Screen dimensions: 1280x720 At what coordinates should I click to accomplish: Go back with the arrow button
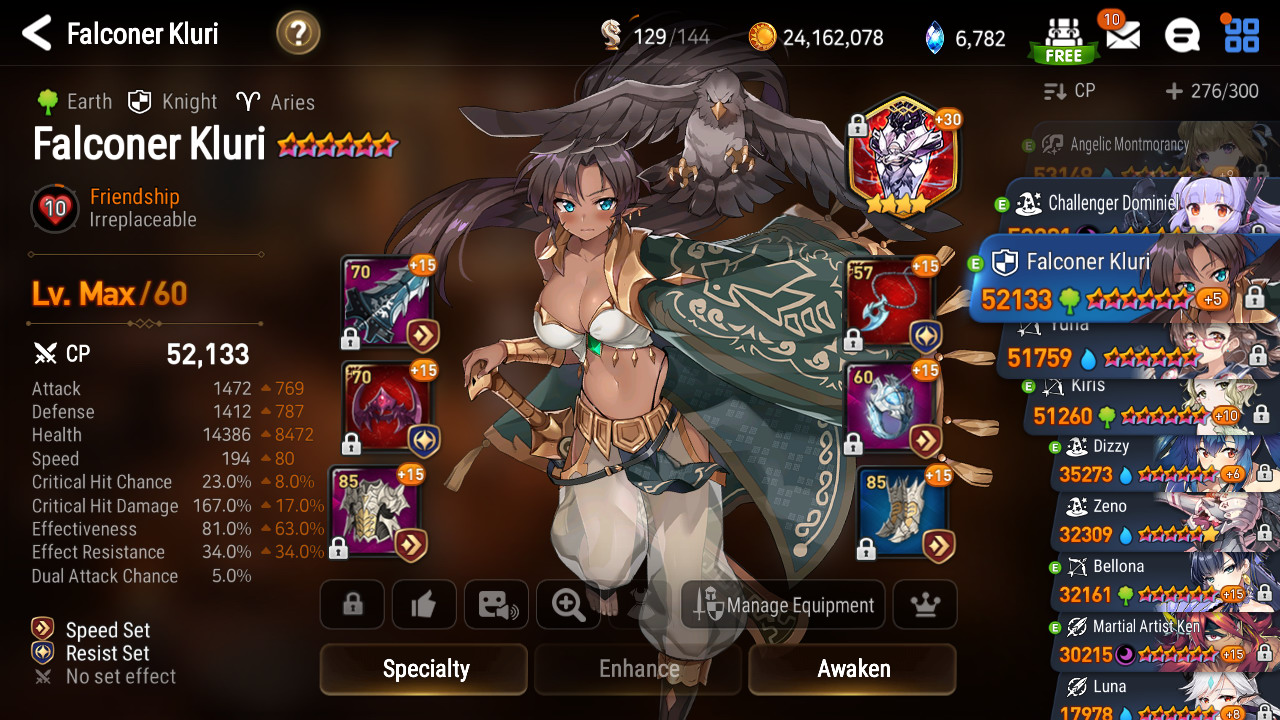click(x=37, y=34)
